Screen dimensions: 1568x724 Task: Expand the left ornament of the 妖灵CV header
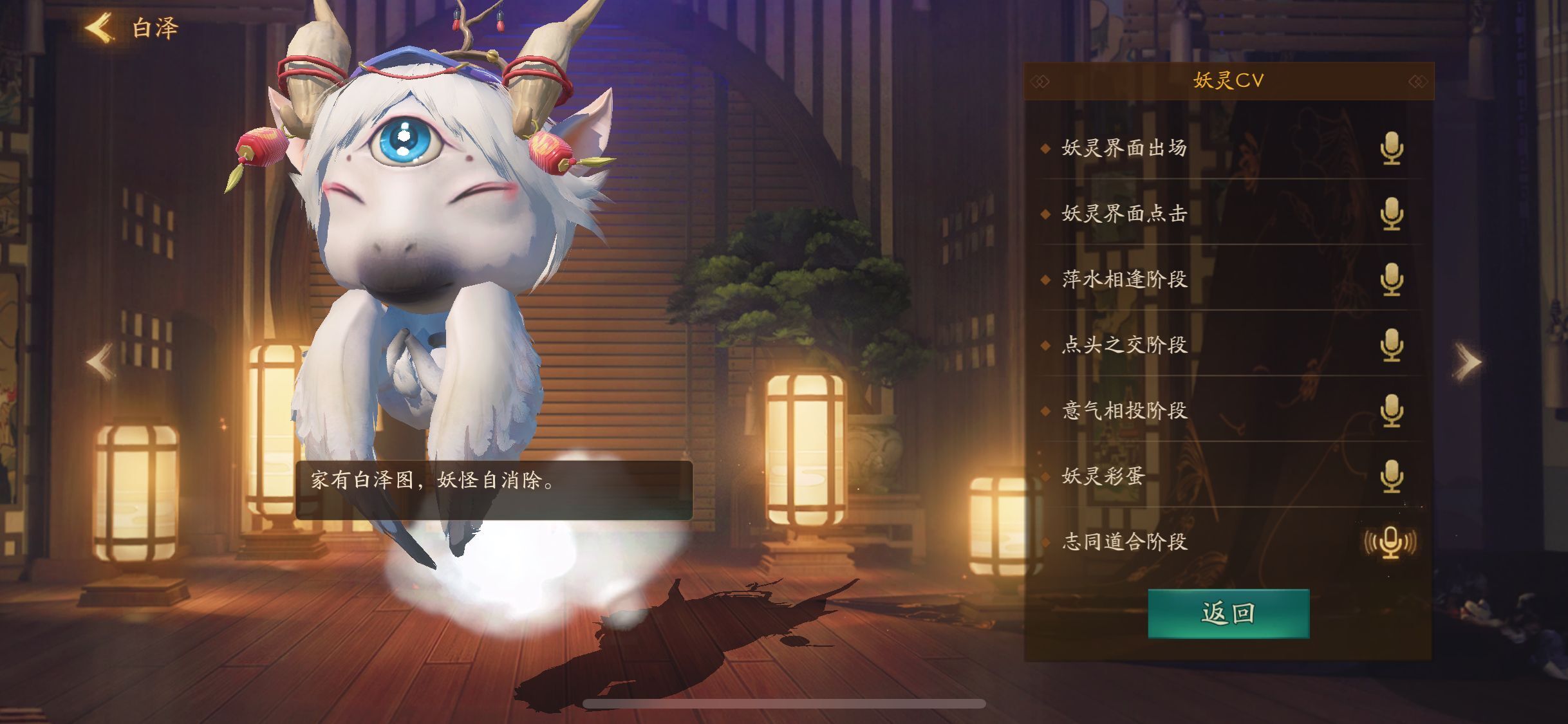[x=1040, y=80]
